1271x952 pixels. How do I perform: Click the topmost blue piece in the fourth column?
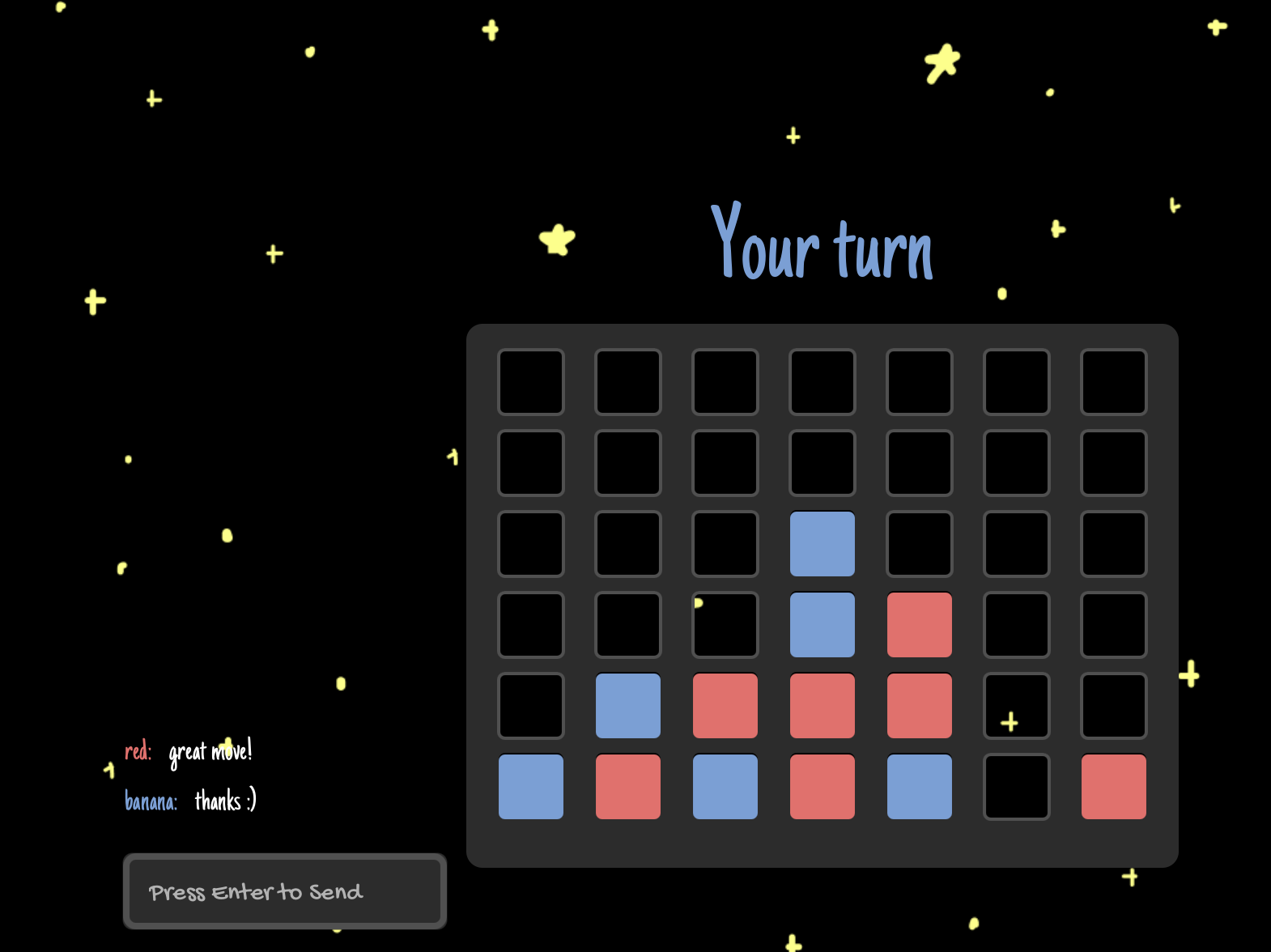point(823,542)
